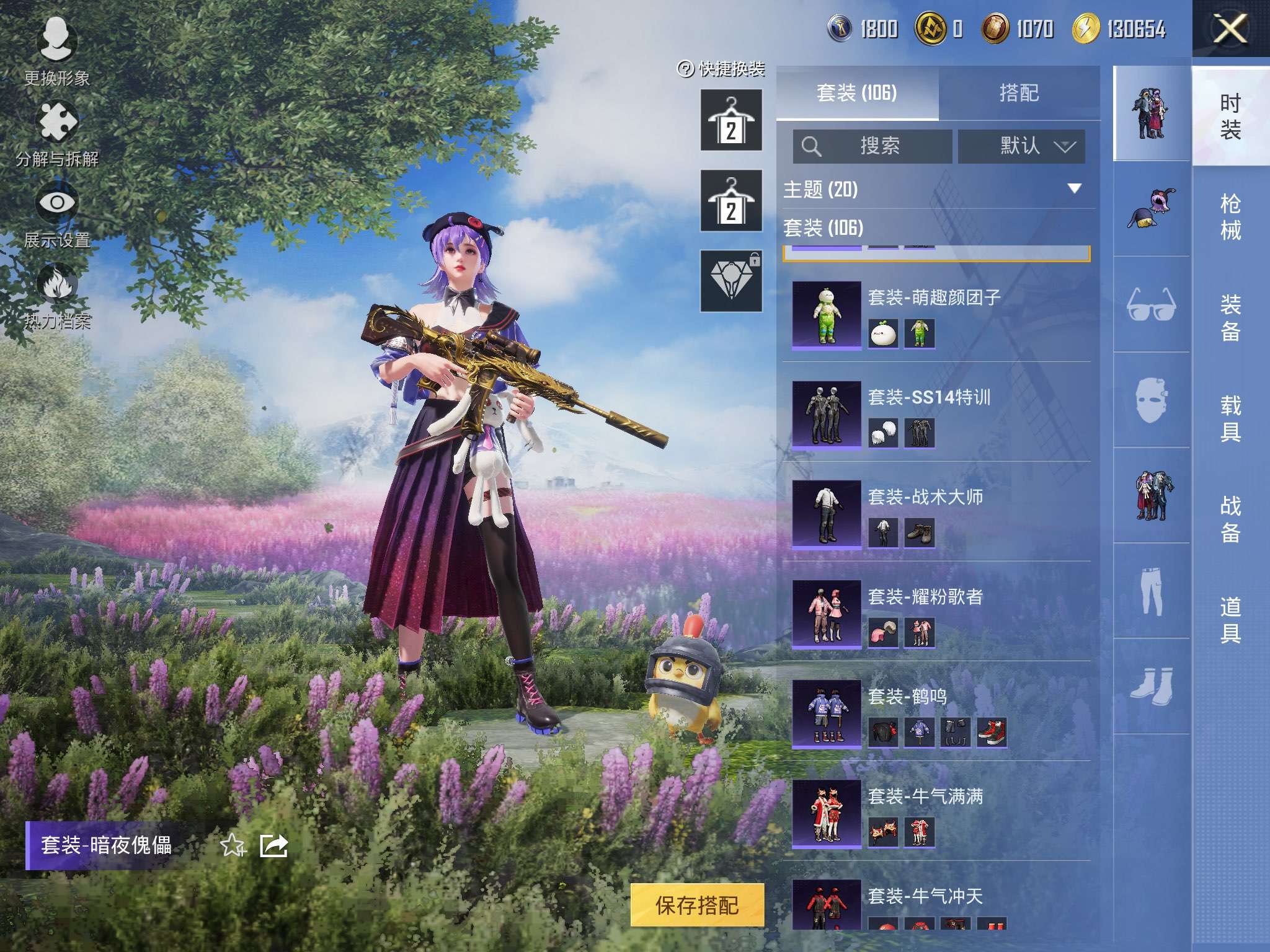
Task: Favorite the outfit with the star icon
Action: [233, 845]
